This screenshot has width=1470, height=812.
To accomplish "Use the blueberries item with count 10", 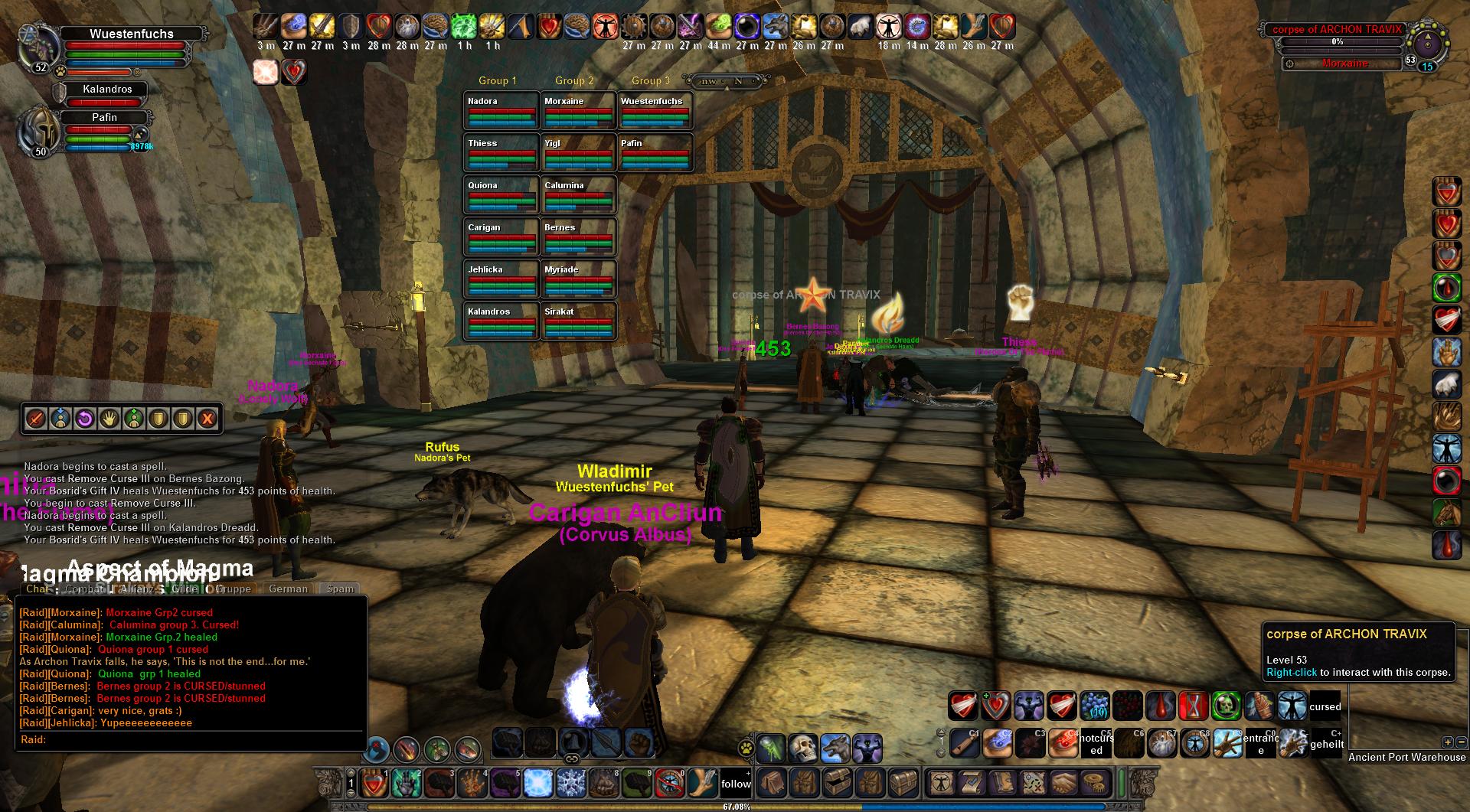I will [x=1096, y=706].
